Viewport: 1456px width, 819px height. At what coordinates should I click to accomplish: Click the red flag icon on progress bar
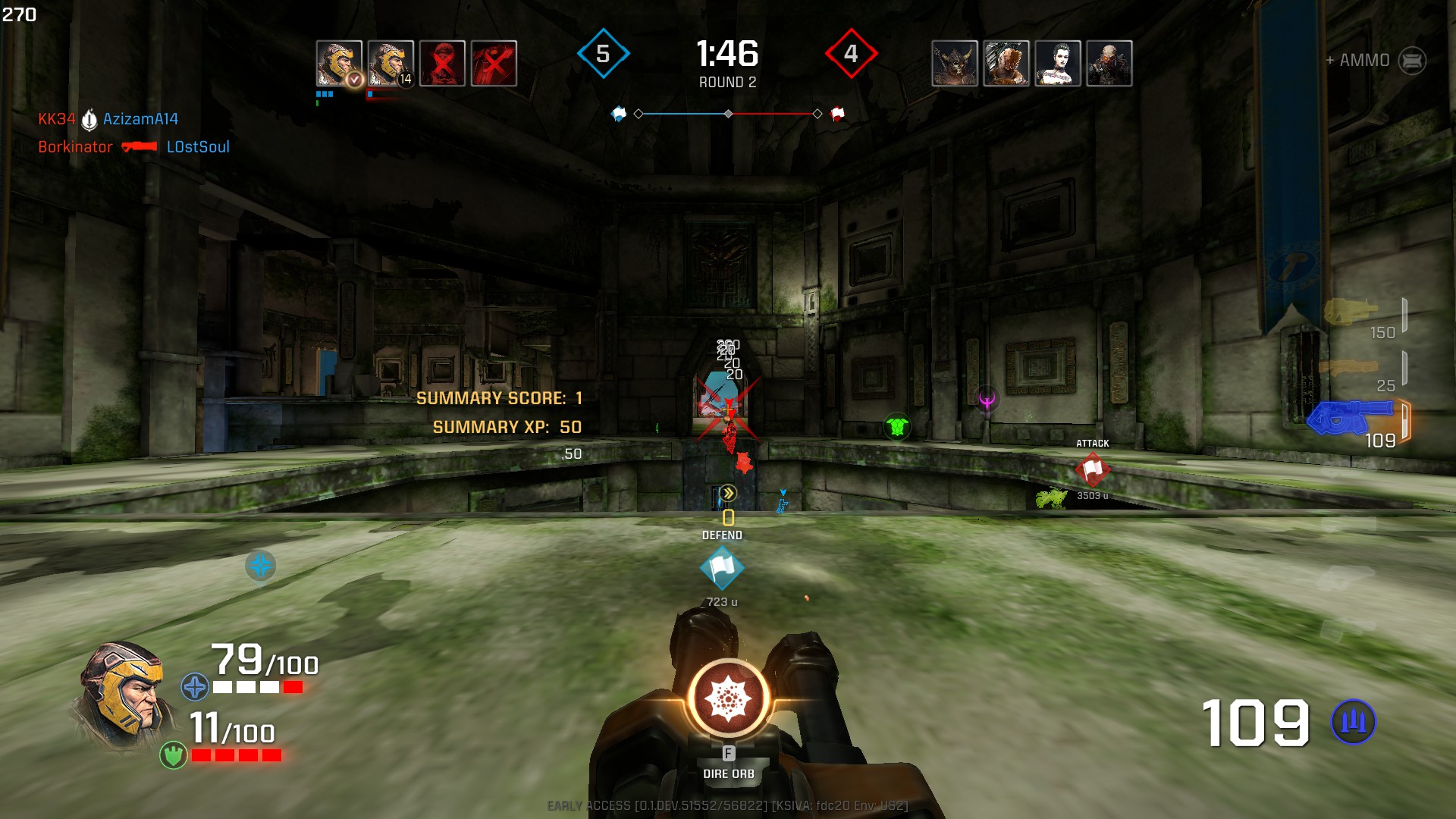click(x=837, y=114)
